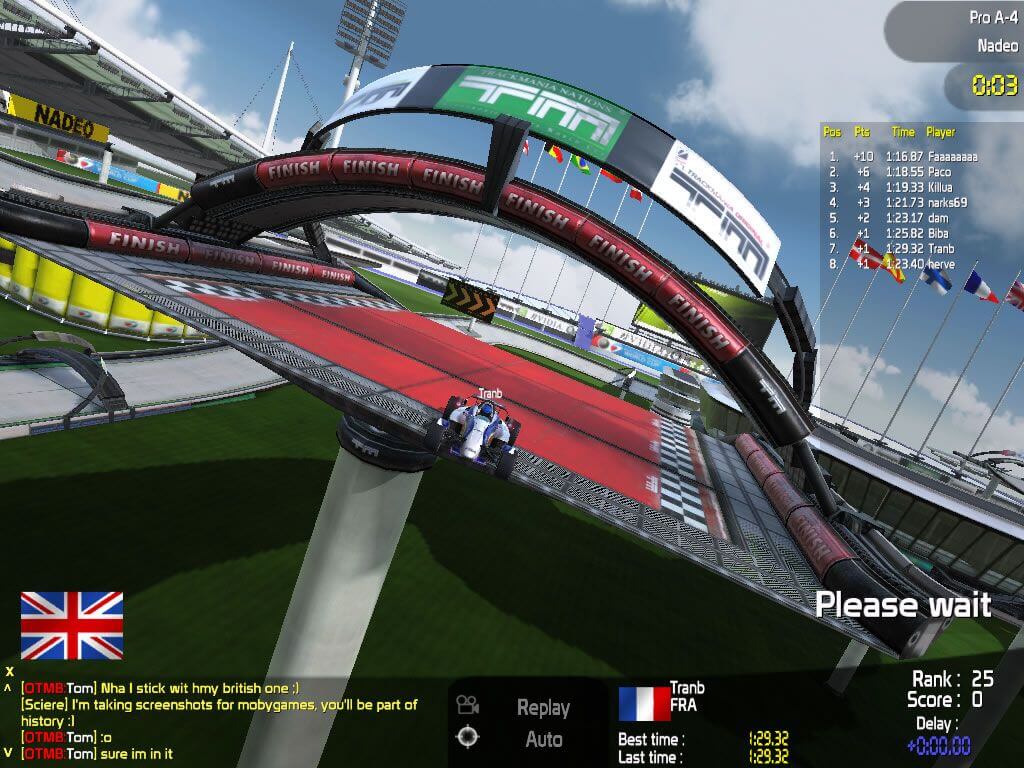Close the chat with the x control
Screen dimensions: 1024x768
tap(9, 671)
